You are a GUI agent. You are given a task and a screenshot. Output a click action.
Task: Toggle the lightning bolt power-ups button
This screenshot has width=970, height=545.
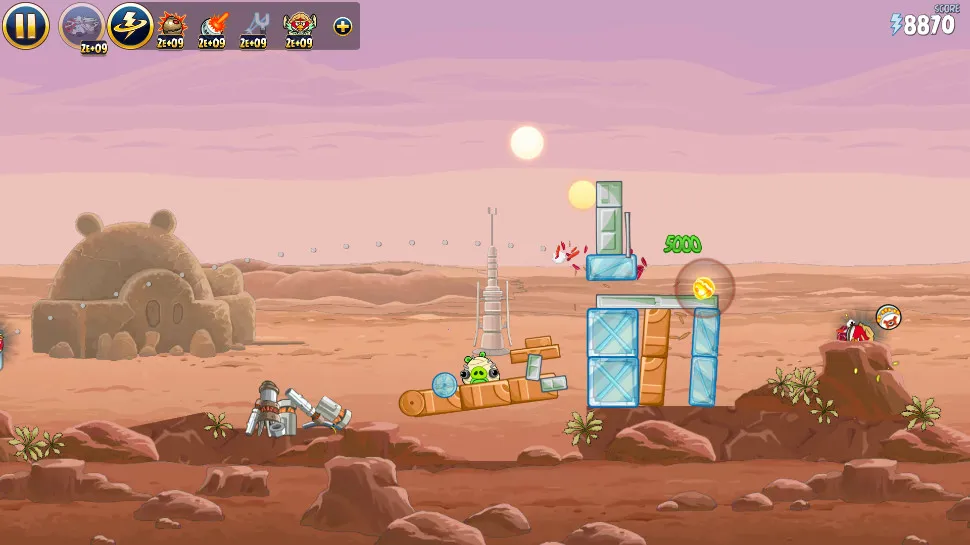pyautogui.click(x=130, y=26)
